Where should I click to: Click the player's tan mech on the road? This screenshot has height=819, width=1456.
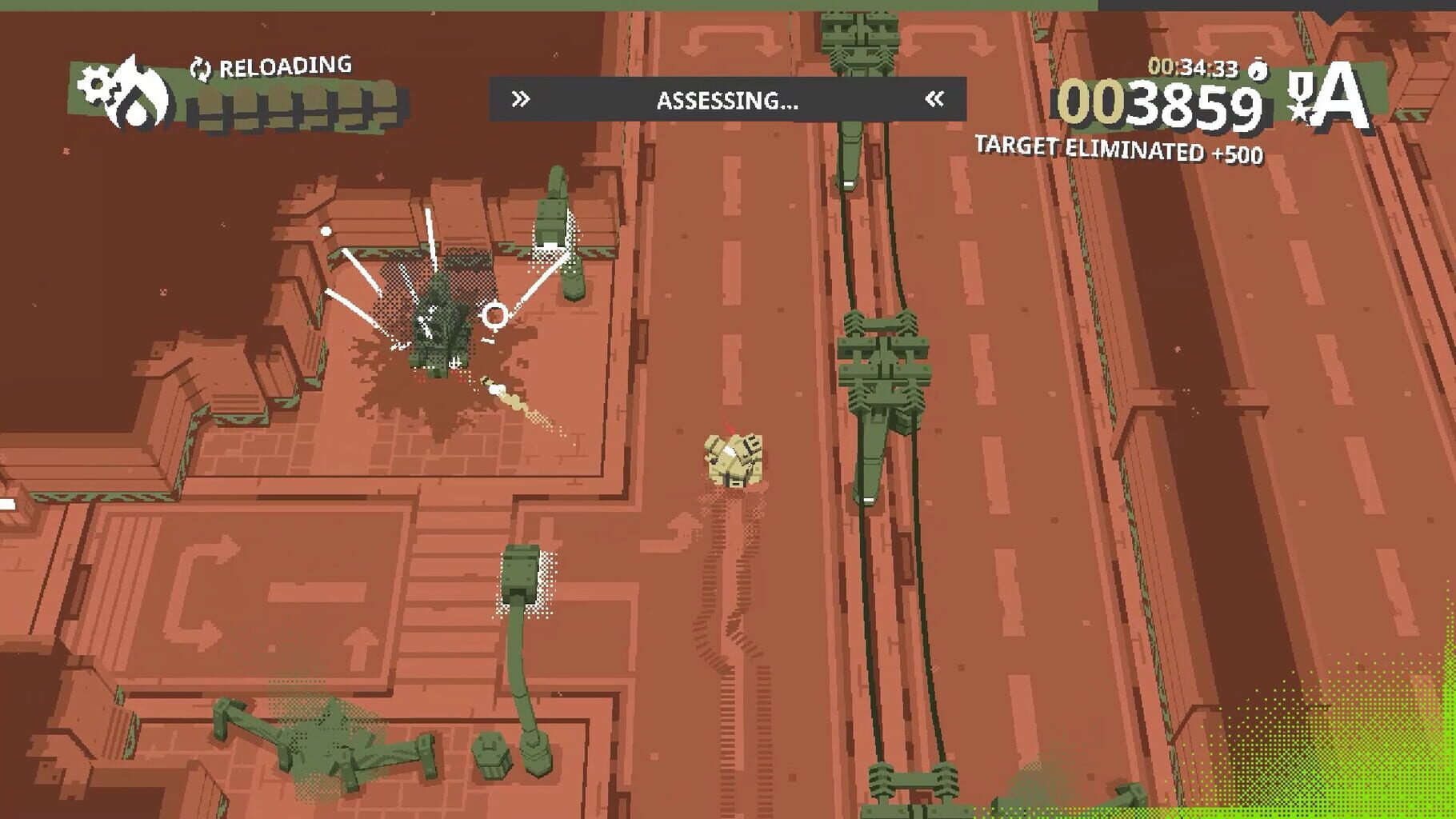tap(732, 460)
